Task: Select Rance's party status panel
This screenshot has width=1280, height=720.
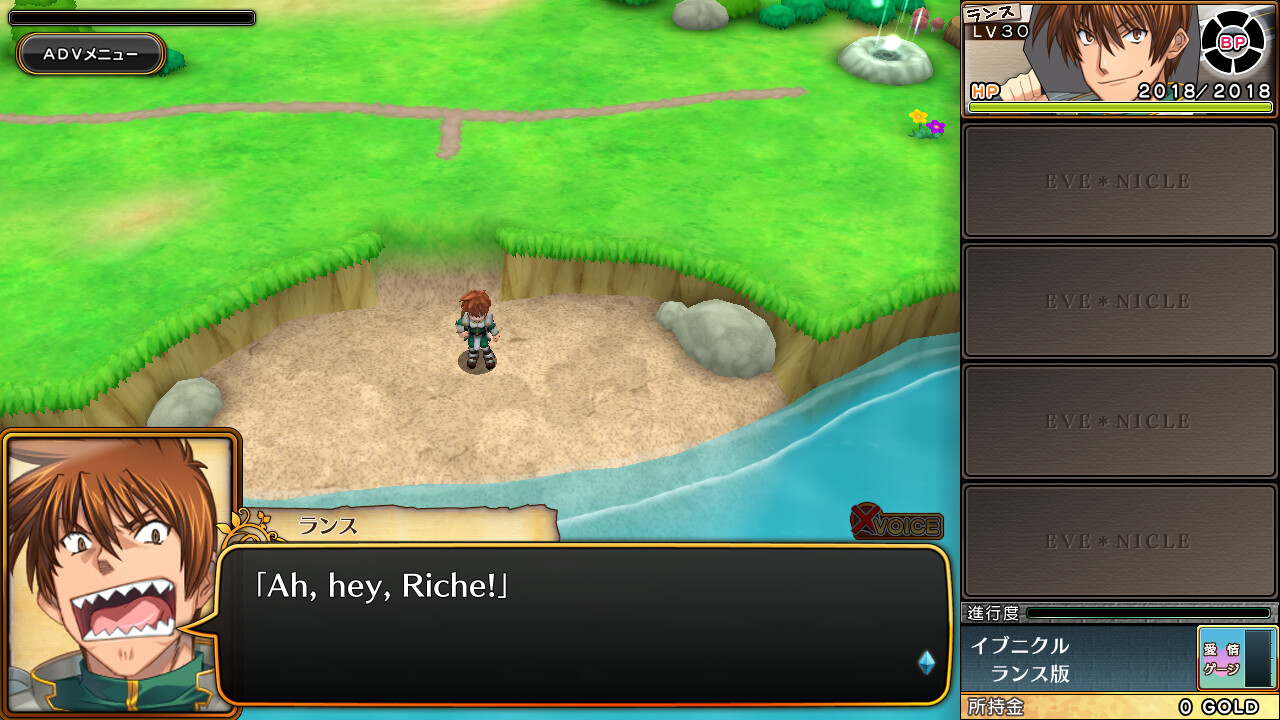Action: [x=1080, y=58]
